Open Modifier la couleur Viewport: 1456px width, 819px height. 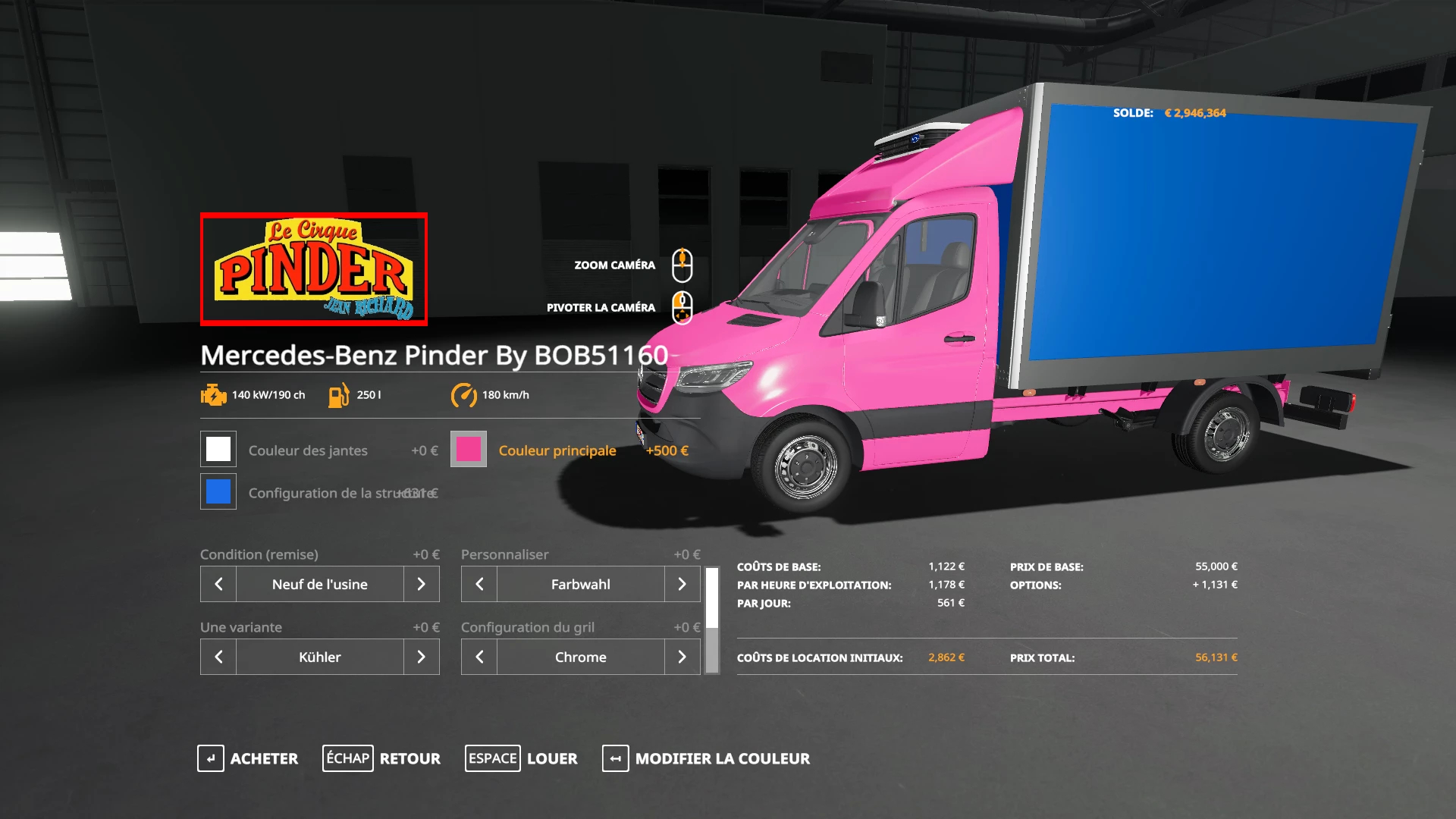coord(706,758)
